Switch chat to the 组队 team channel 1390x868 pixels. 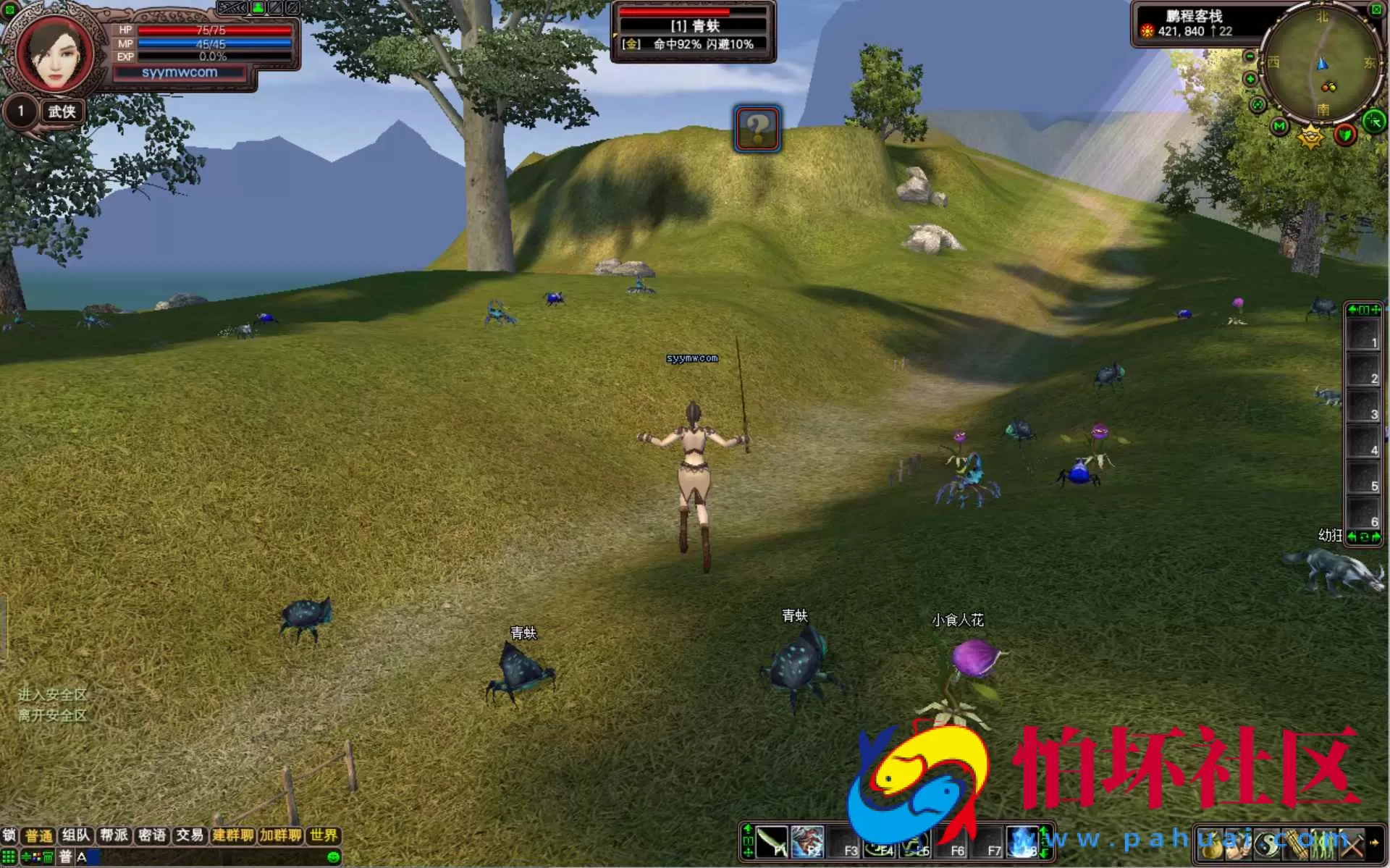tap(76, 835)
